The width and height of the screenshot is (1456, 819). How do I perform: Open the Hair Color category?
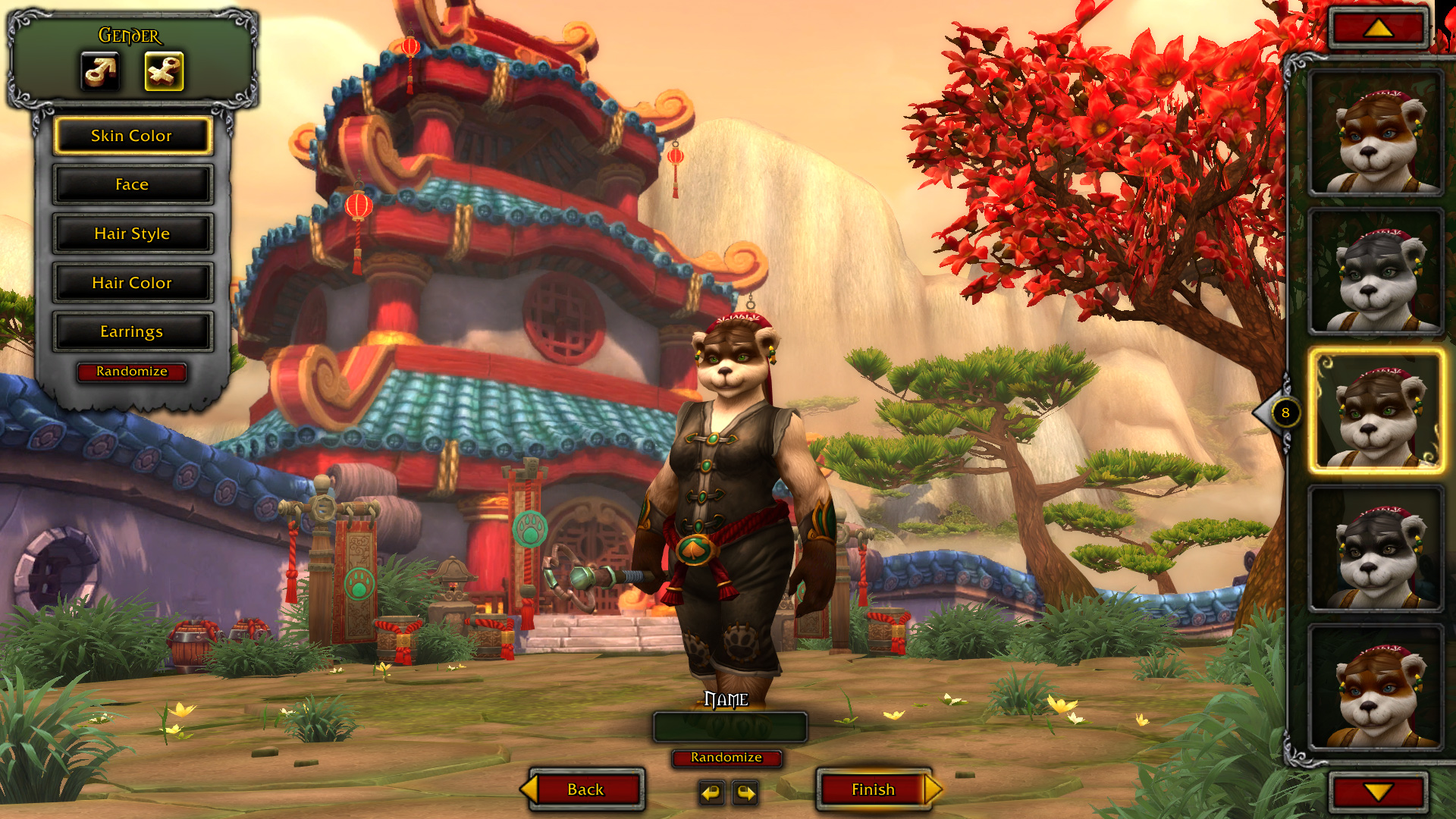pyautogui.click(x=132, y=283)
